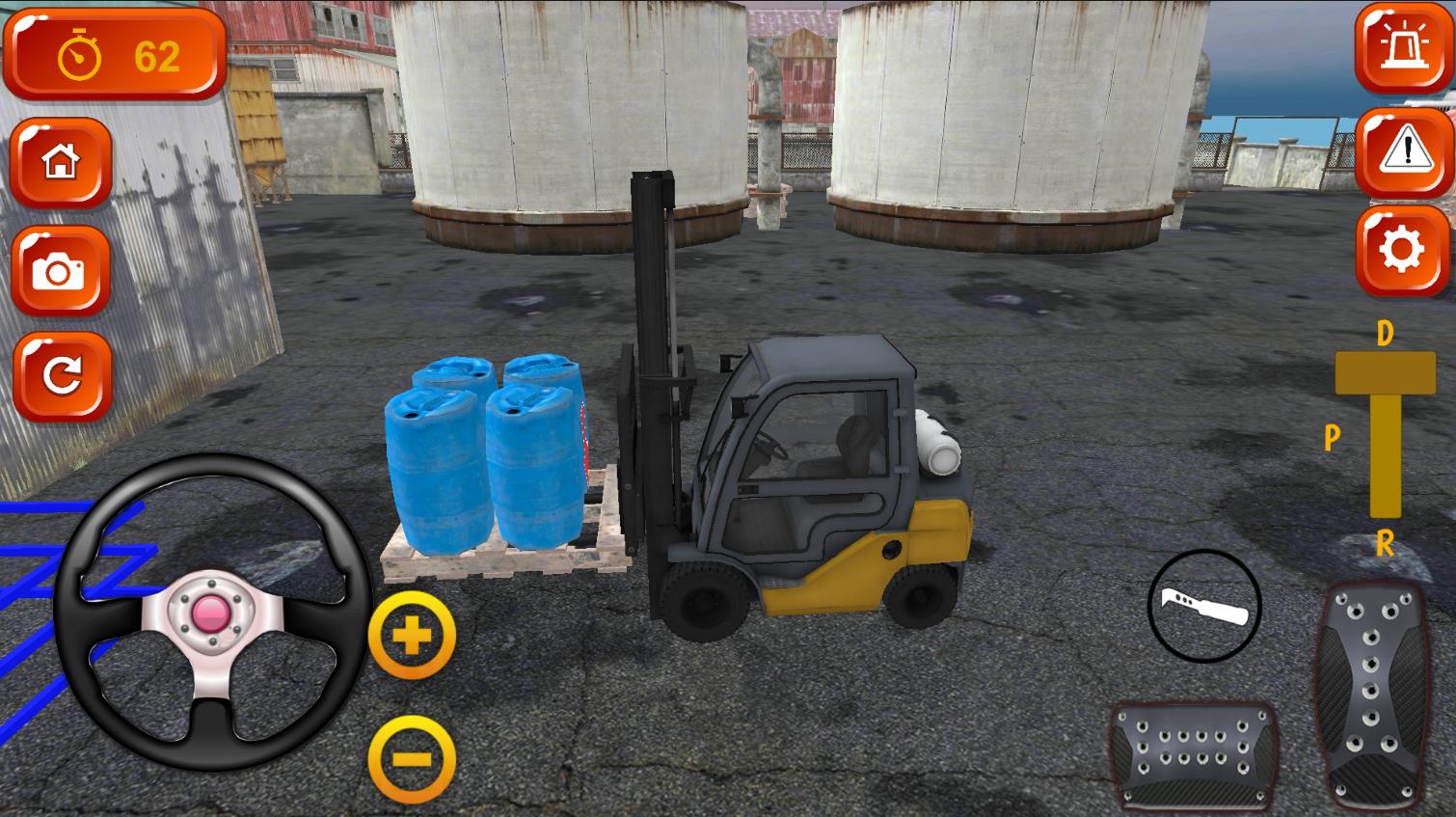Click the timer showing 62 seconds
1456x817 pixels.
click(x=159, y=56)
